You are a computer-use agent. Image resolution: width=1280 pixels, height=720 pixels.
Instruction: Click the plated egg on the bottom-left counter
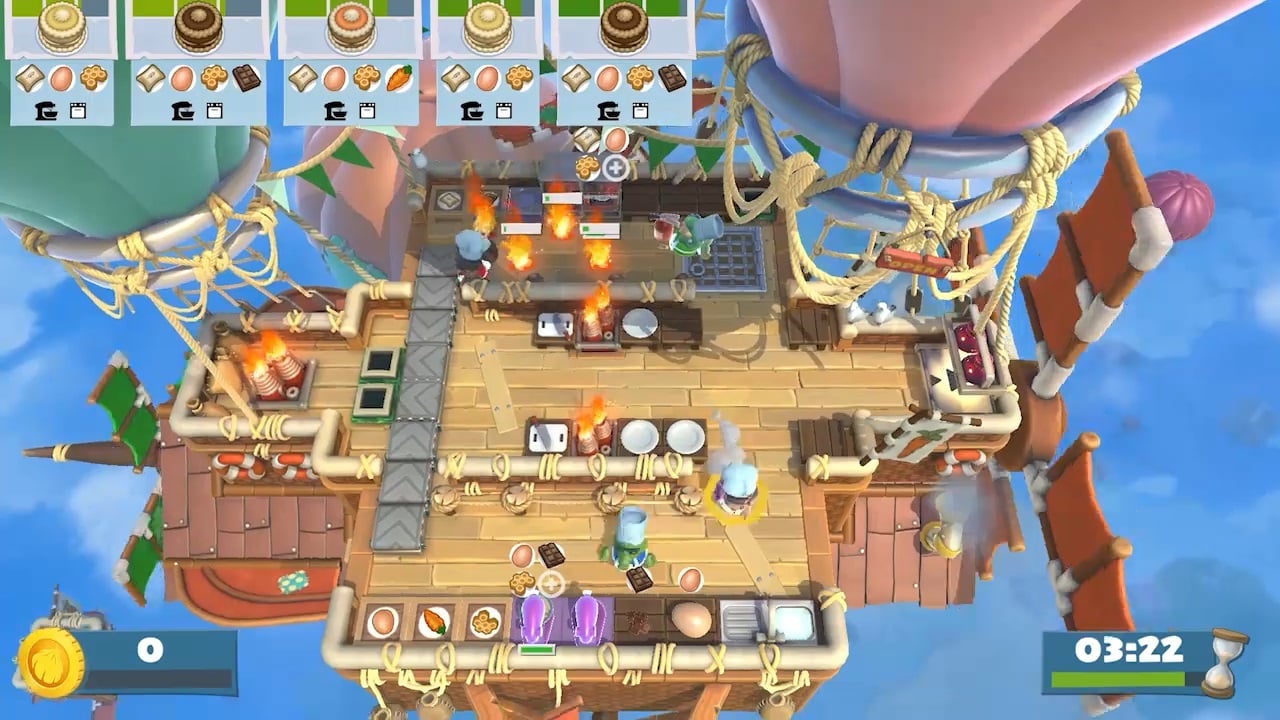pos(381,620)
